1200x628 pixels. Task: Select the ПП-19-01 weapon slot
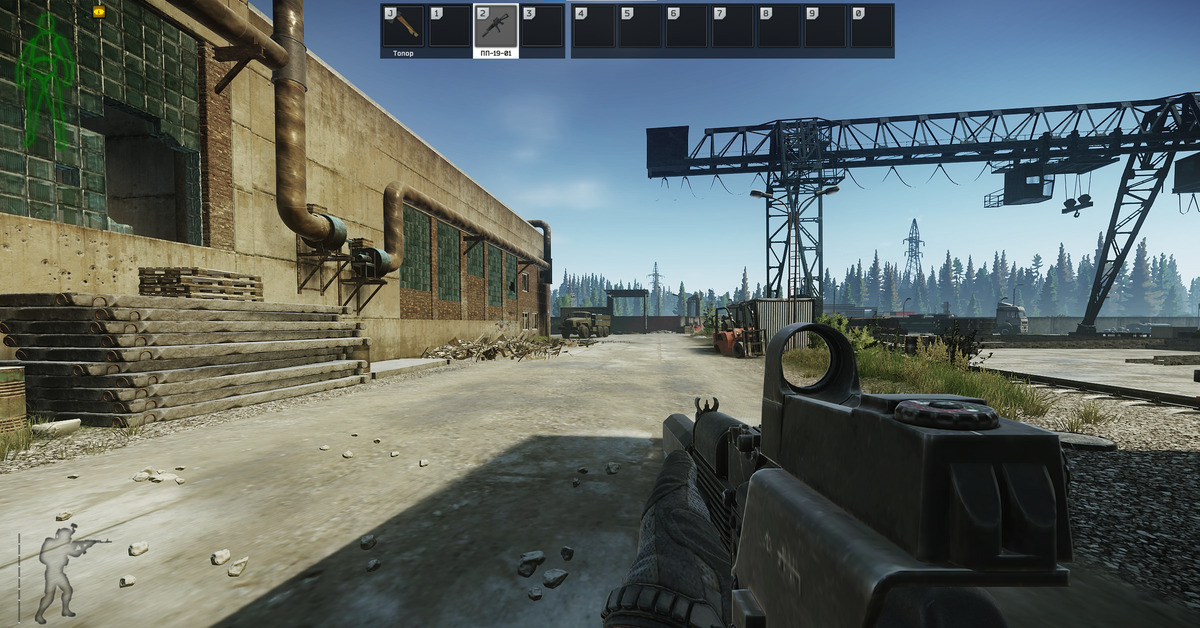(x=496, y=29)
